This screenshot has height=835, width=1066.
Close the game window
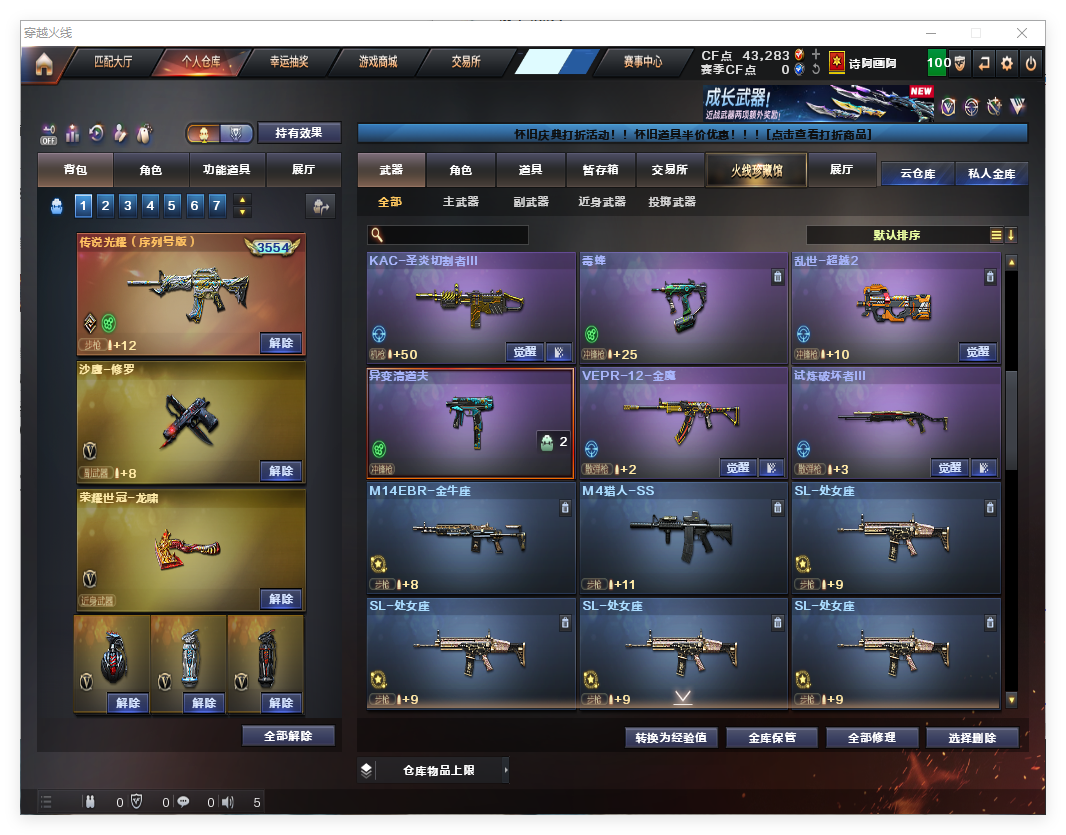(1022, 33)
